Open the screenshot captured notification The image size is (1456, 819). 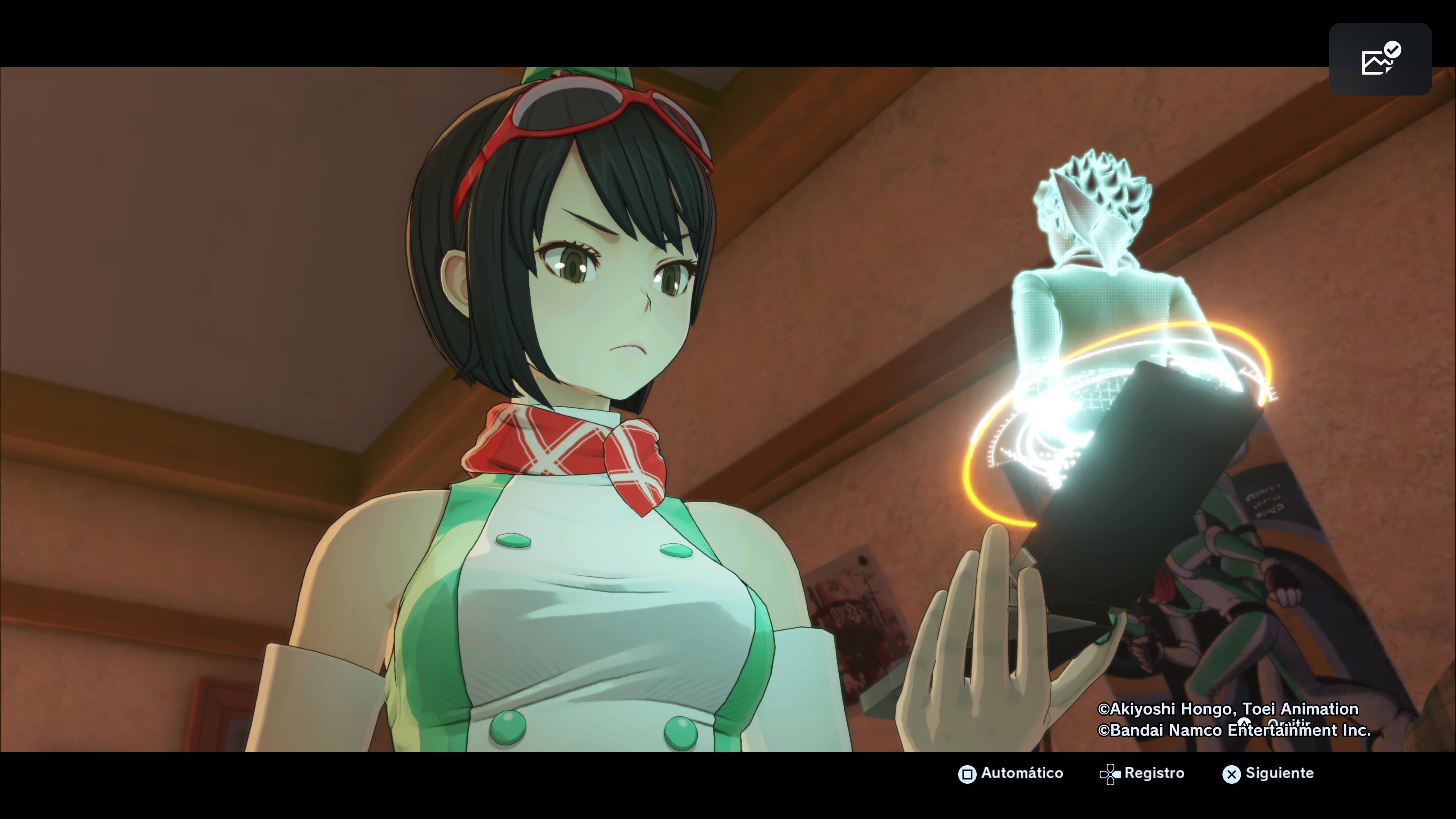tap(1380, 60)
